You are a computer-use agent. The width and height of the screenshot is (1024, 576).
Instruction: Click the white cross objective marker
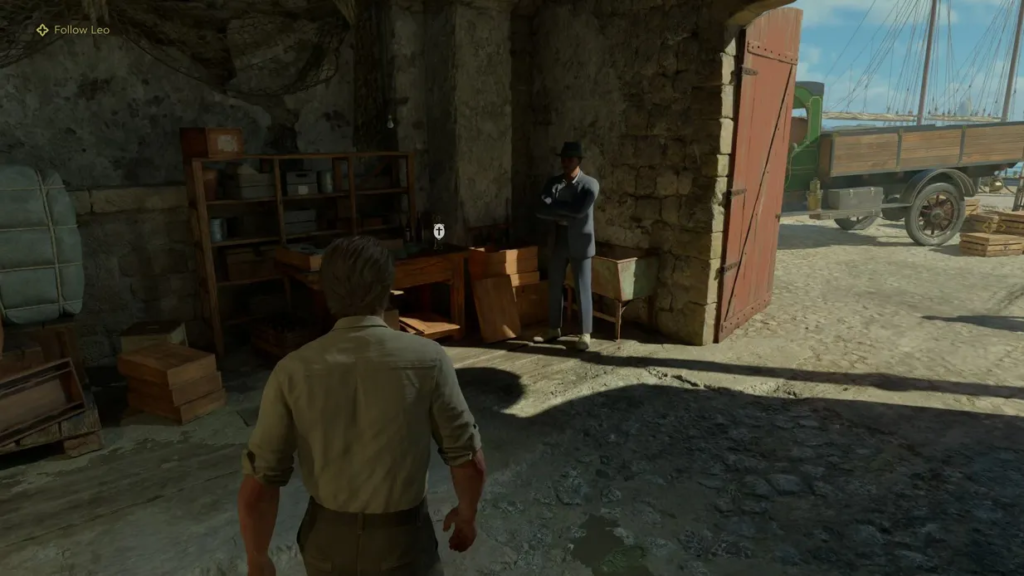438,232
